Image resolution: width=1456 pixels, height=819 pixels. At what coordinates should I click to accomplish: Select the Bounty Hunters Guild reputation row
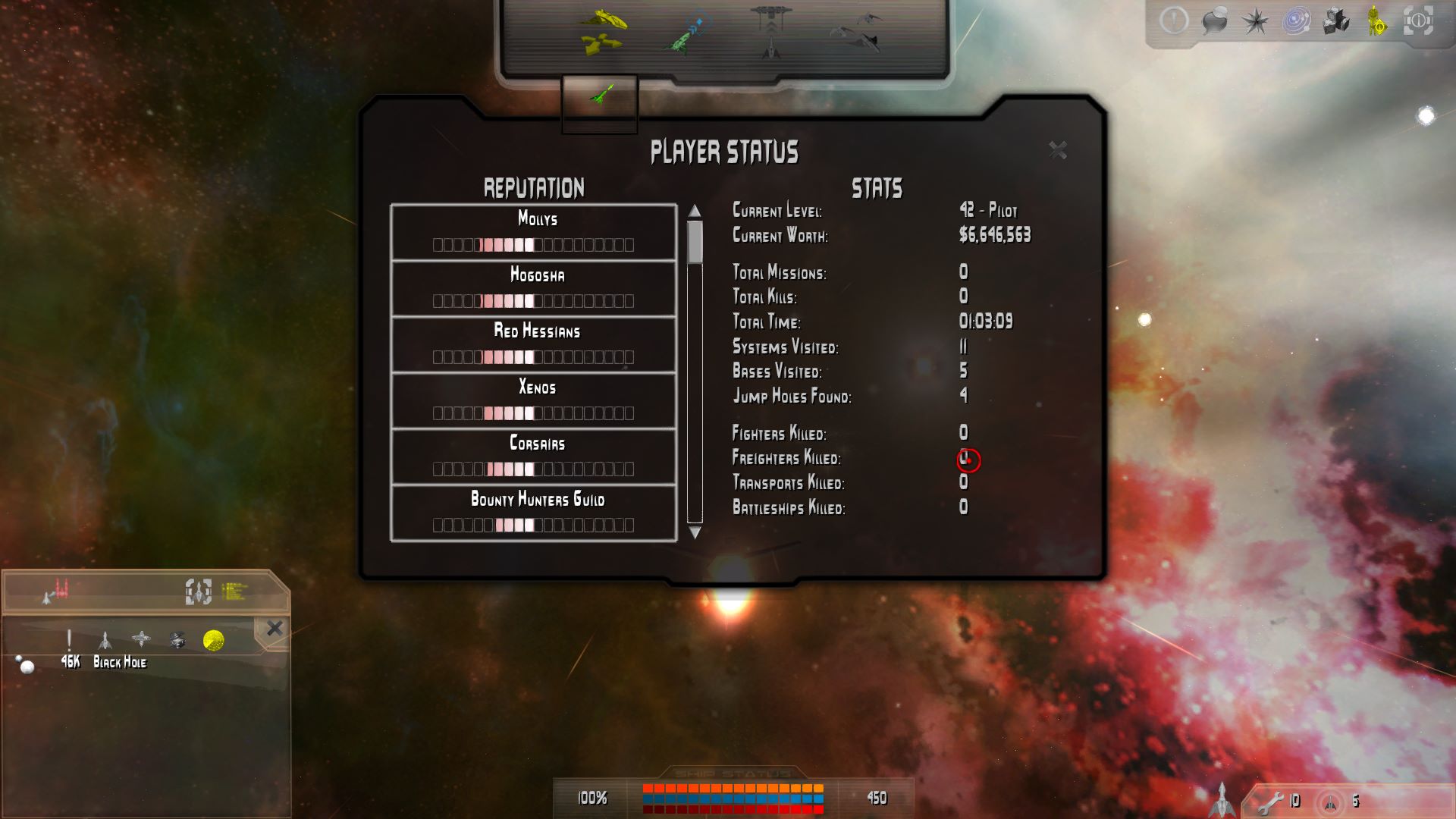[534, 513]
